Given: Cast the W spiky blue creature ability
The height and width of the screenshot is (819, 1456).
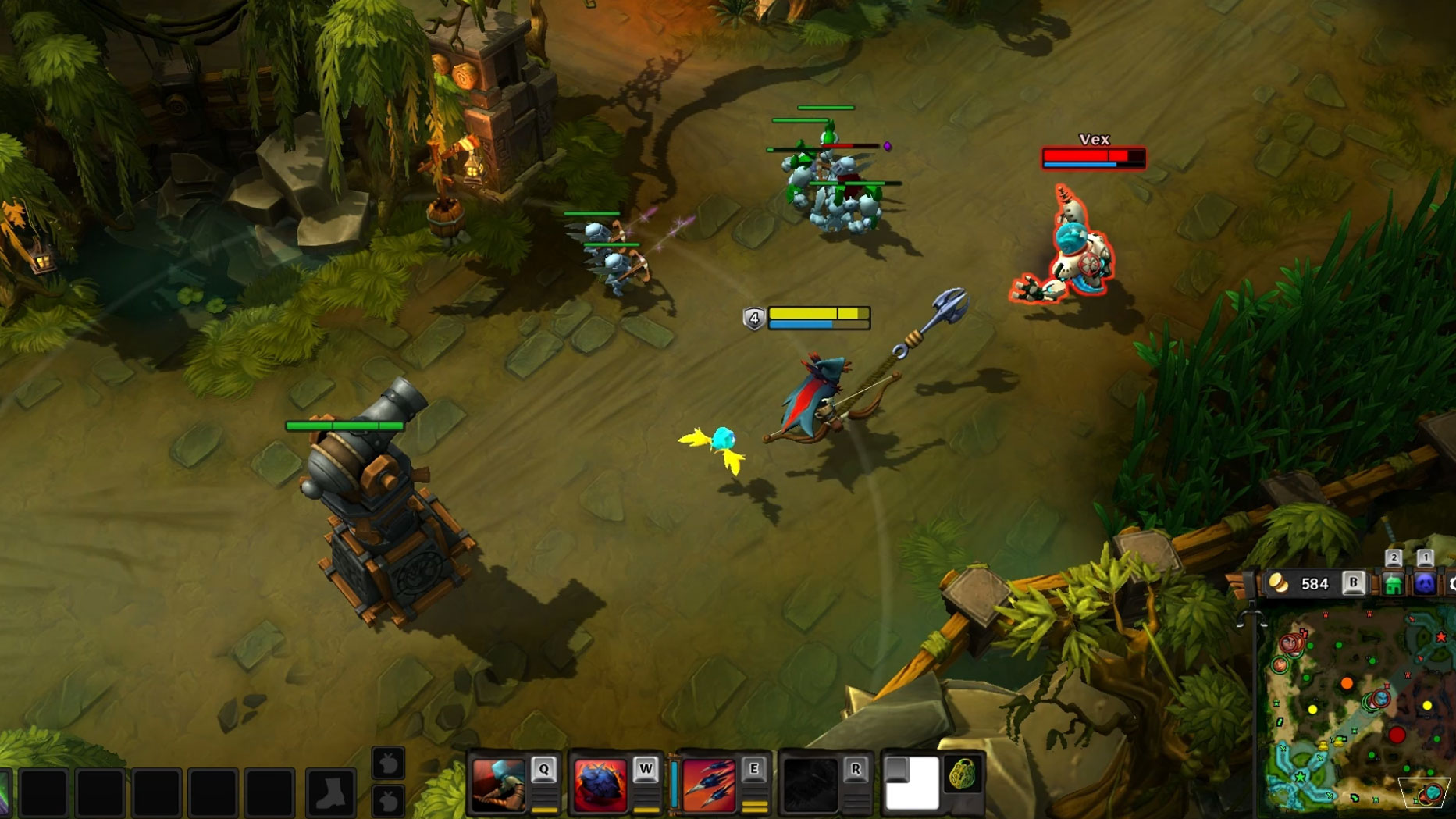Looking at the screenshot, I should [600, 784].
